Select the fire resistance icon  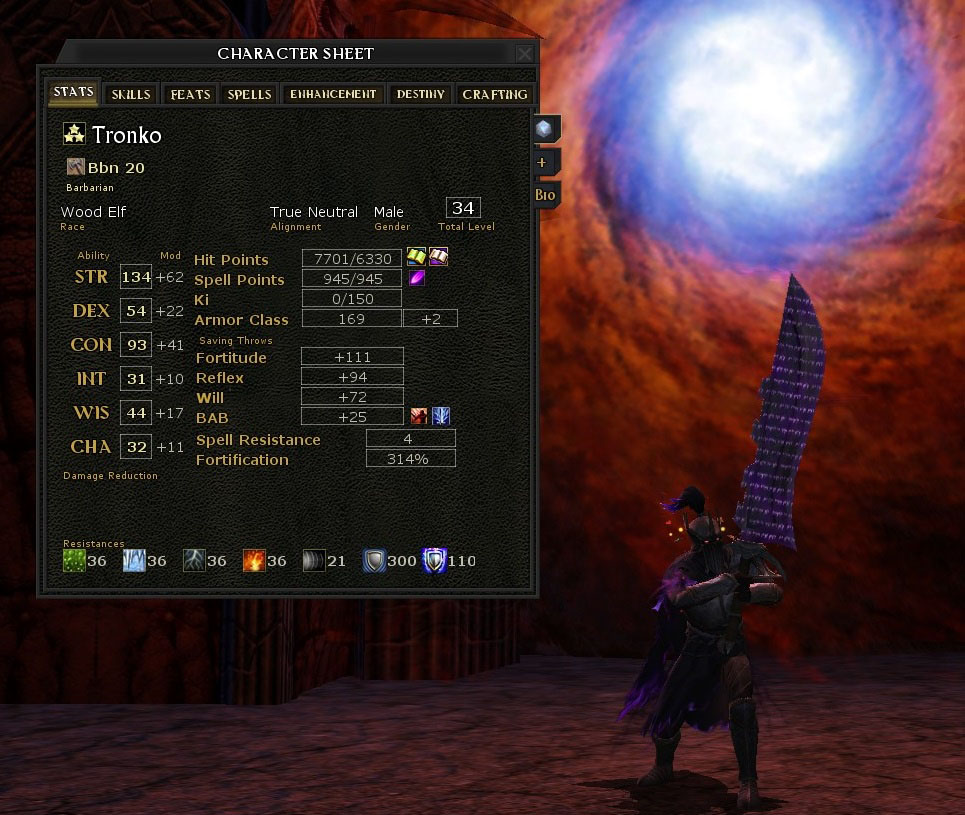tap(254, 560)
